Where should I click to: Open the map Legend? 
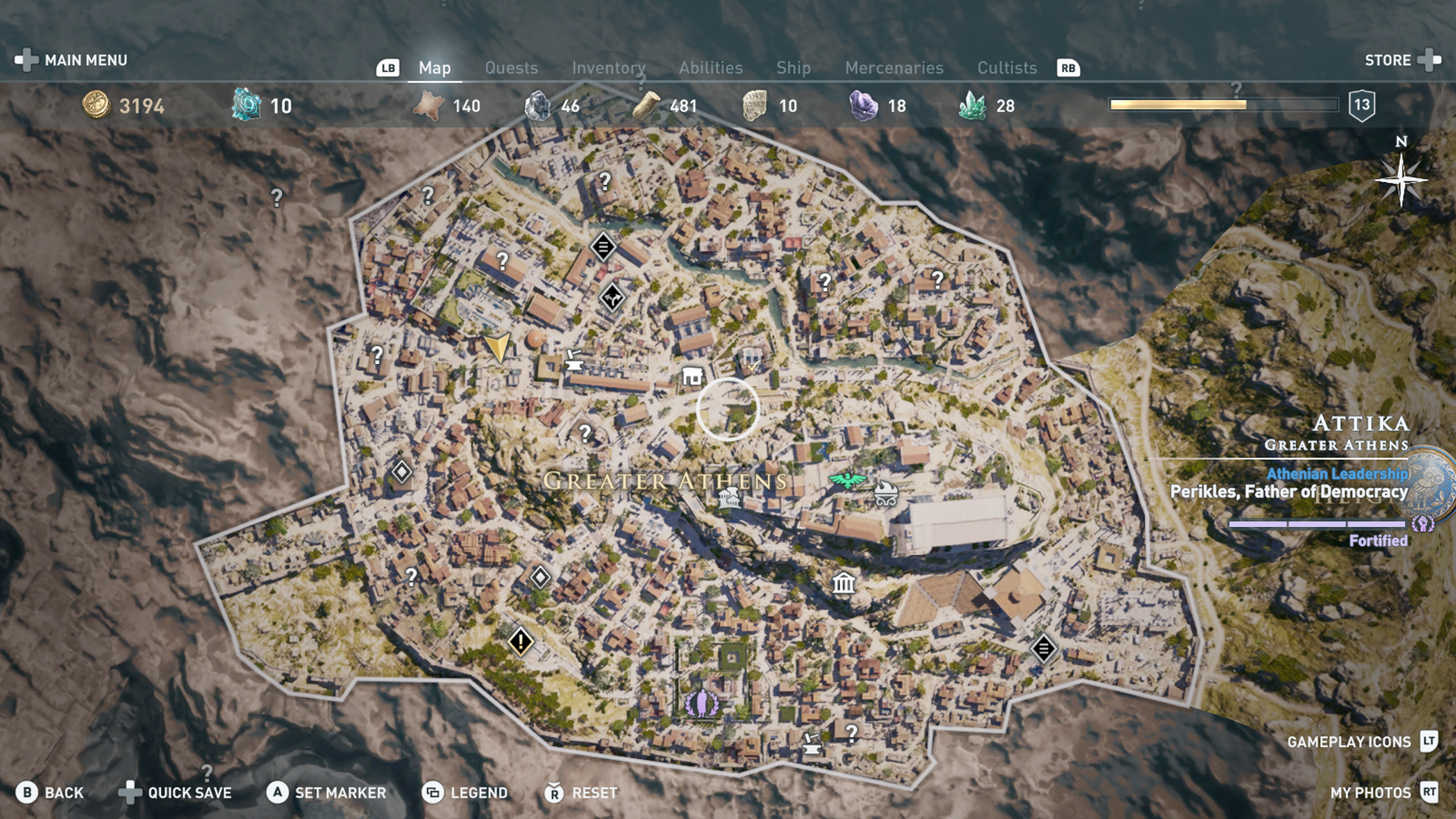[465, 792]
